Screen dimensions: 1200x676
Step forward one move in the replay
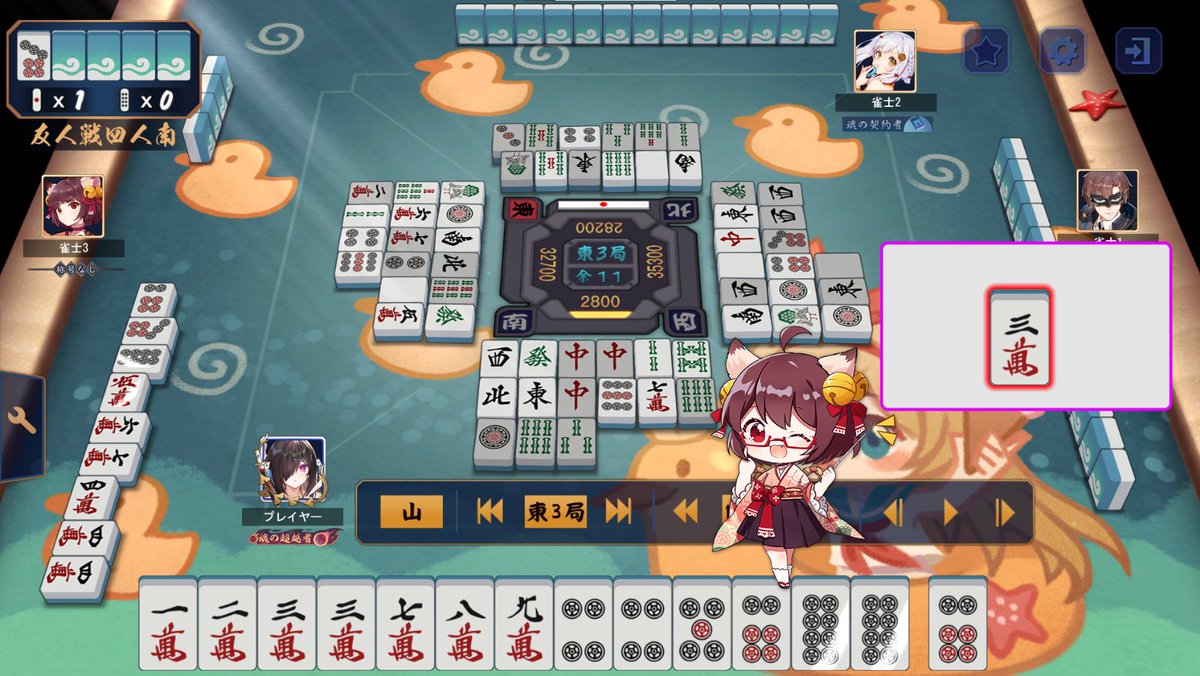(x=1005, y=512)
